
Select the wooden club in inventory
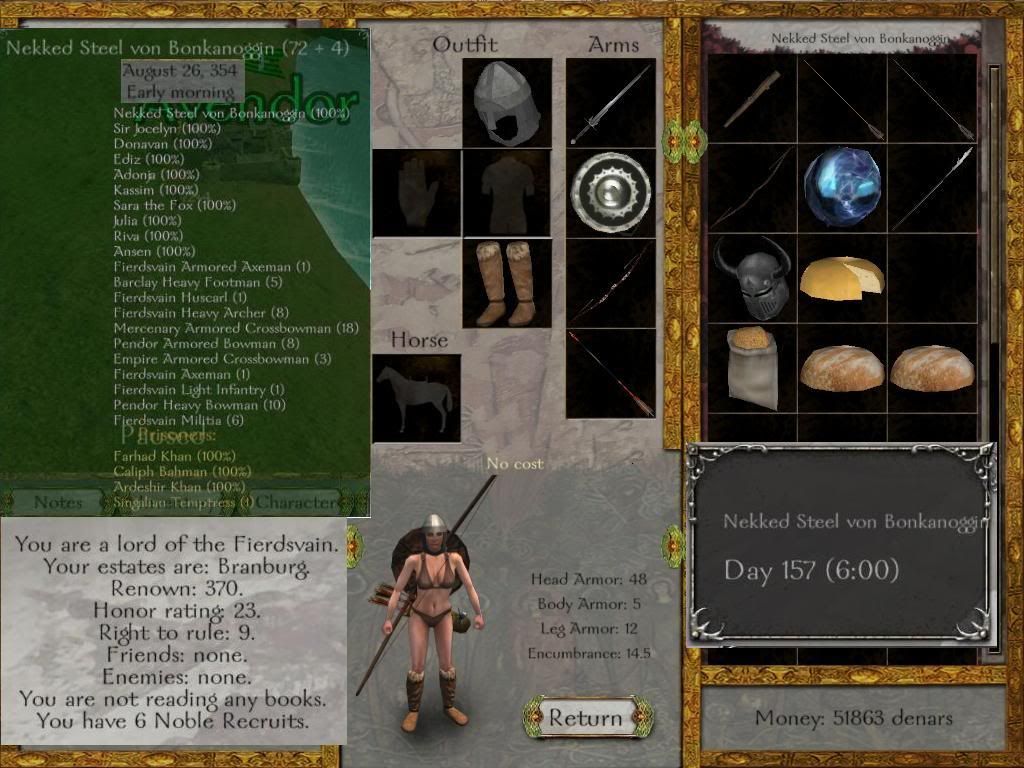(752, 98)
